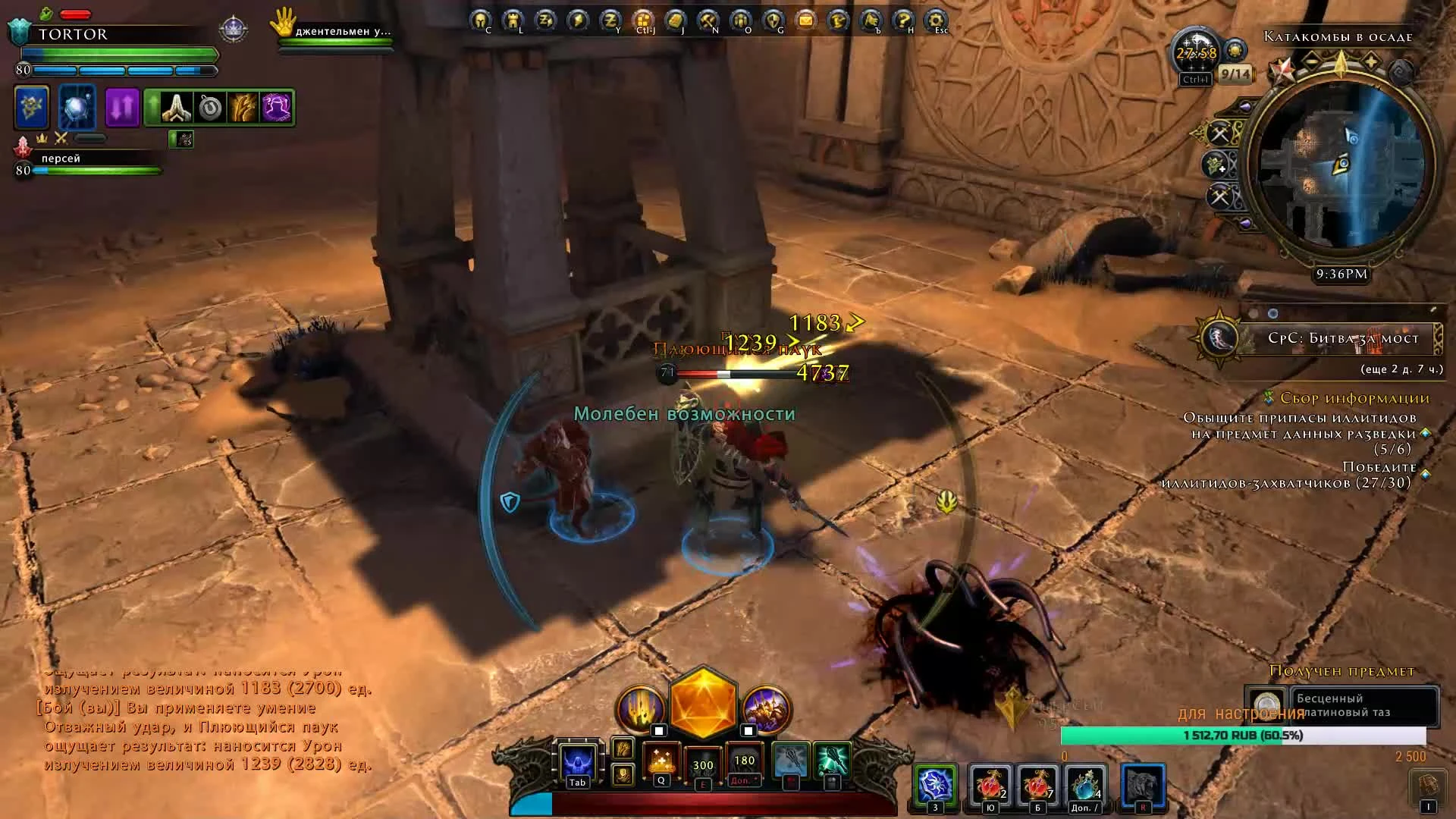Open the help question mark icon
The height and width of the screenshot is (819, 1456).
(902, 19)
